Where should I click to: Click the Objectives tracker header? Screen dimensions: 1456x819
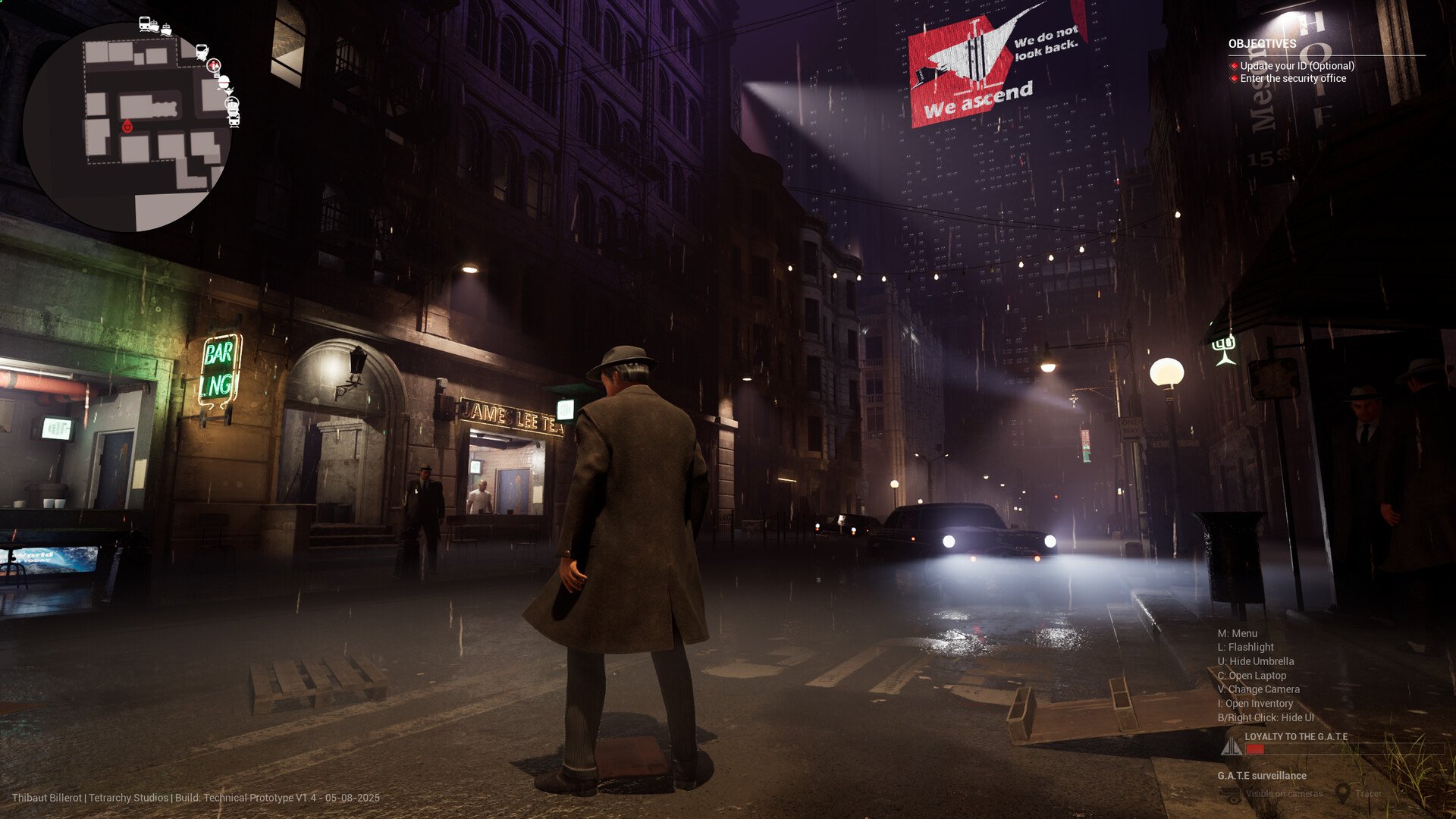pyautogui.click(x=1262, y=44)
